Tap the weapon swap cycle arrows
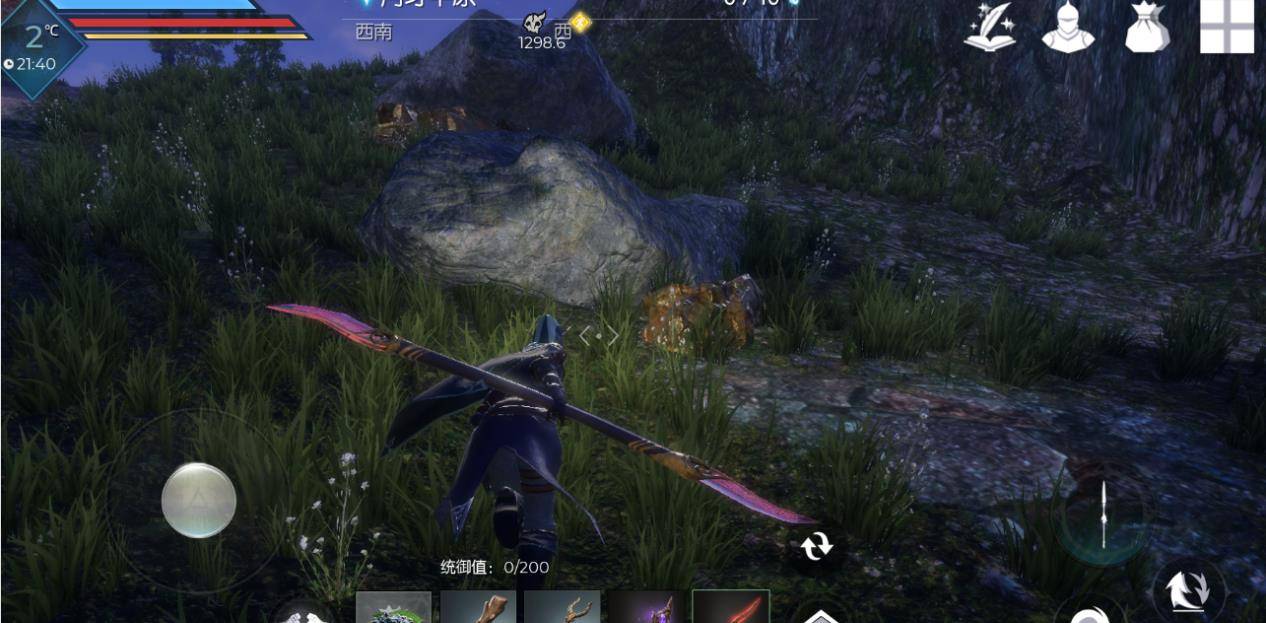Screen dimensions: 1266x623 point(817,546)
